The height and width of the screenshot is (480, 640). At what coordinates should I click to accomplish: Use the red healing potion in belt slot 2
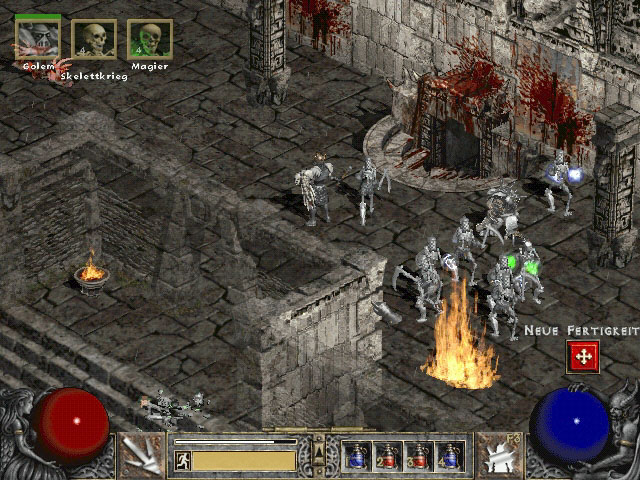click(x=387, y=456)
